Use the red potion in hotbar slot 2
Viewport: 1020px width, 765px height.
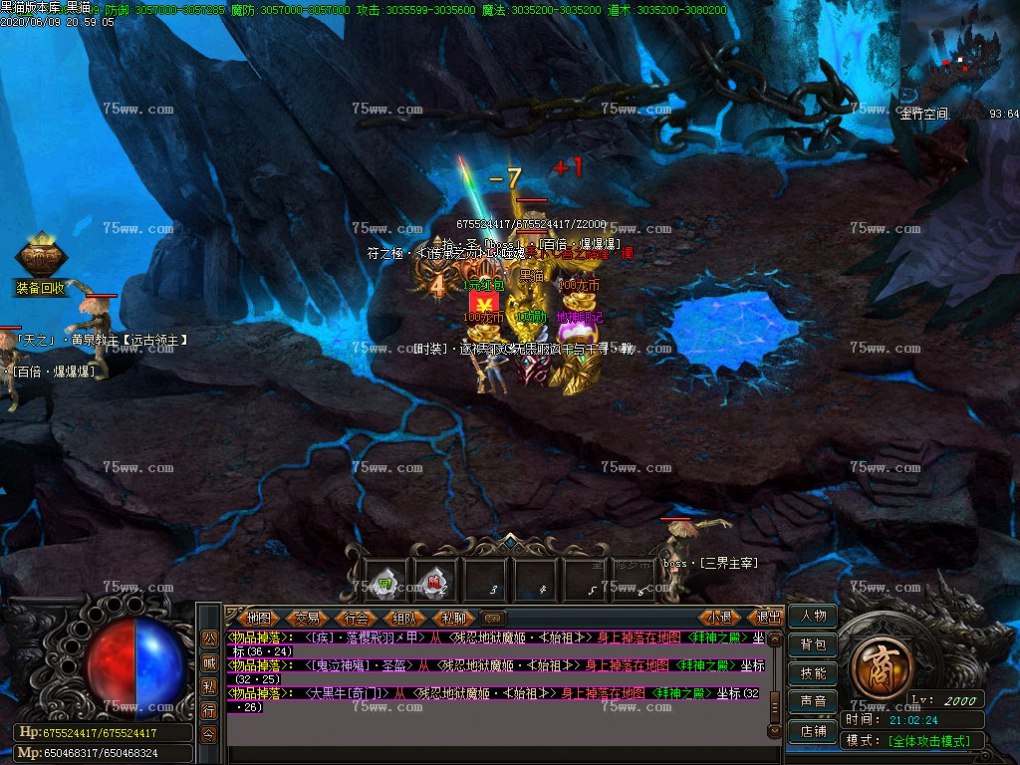(436, 581)
